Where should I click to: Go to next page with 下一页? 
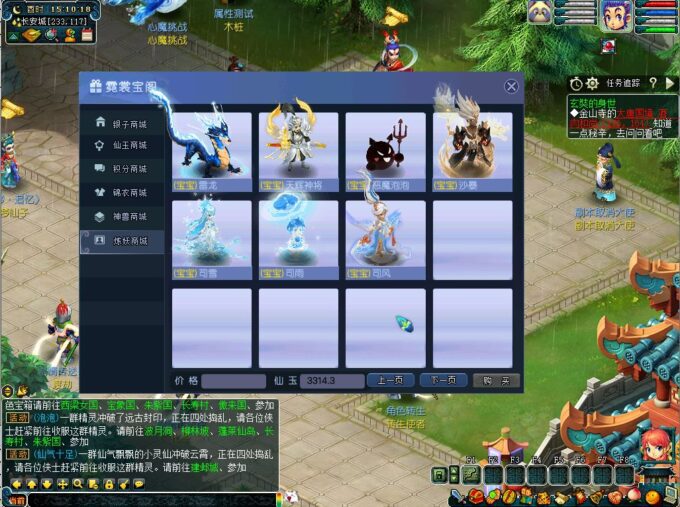[444, 381]
